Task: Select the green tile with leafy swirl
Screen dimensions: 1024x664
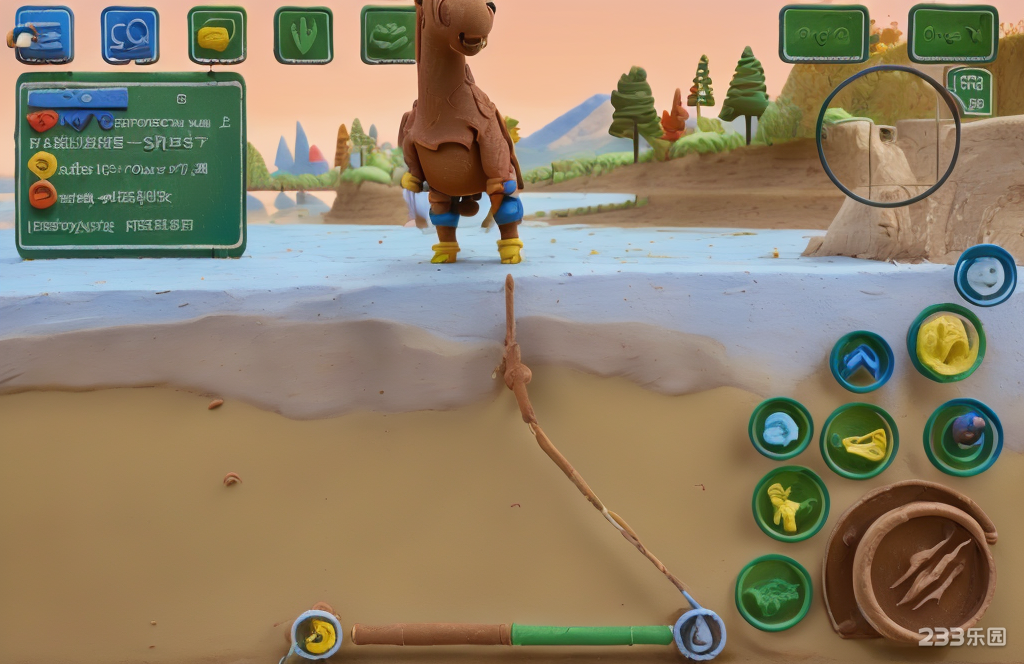Action: click(388, 35)
